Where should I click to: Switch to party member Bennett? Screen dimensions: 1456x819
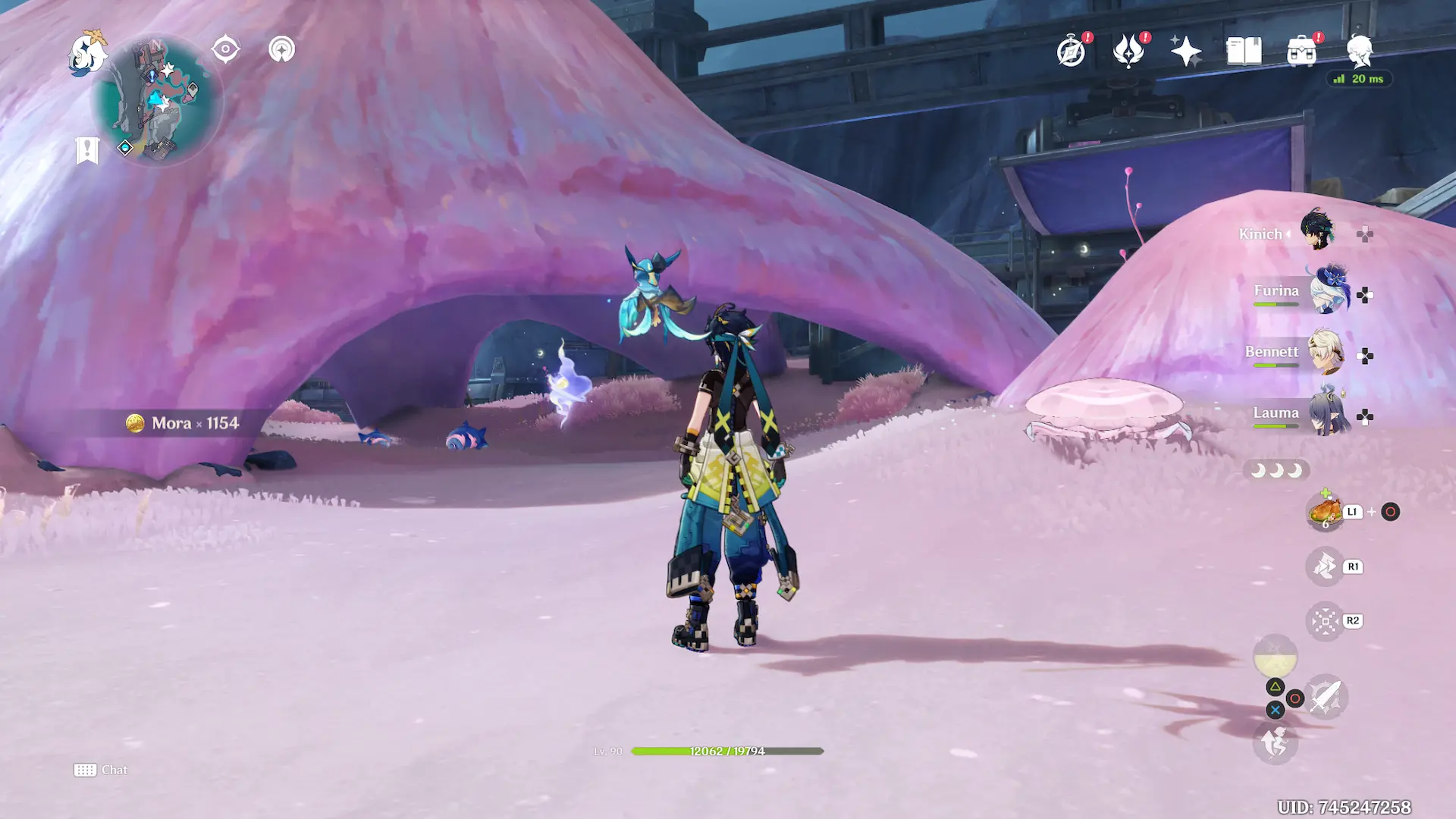pyautogui.click(x=1326, y=353)
